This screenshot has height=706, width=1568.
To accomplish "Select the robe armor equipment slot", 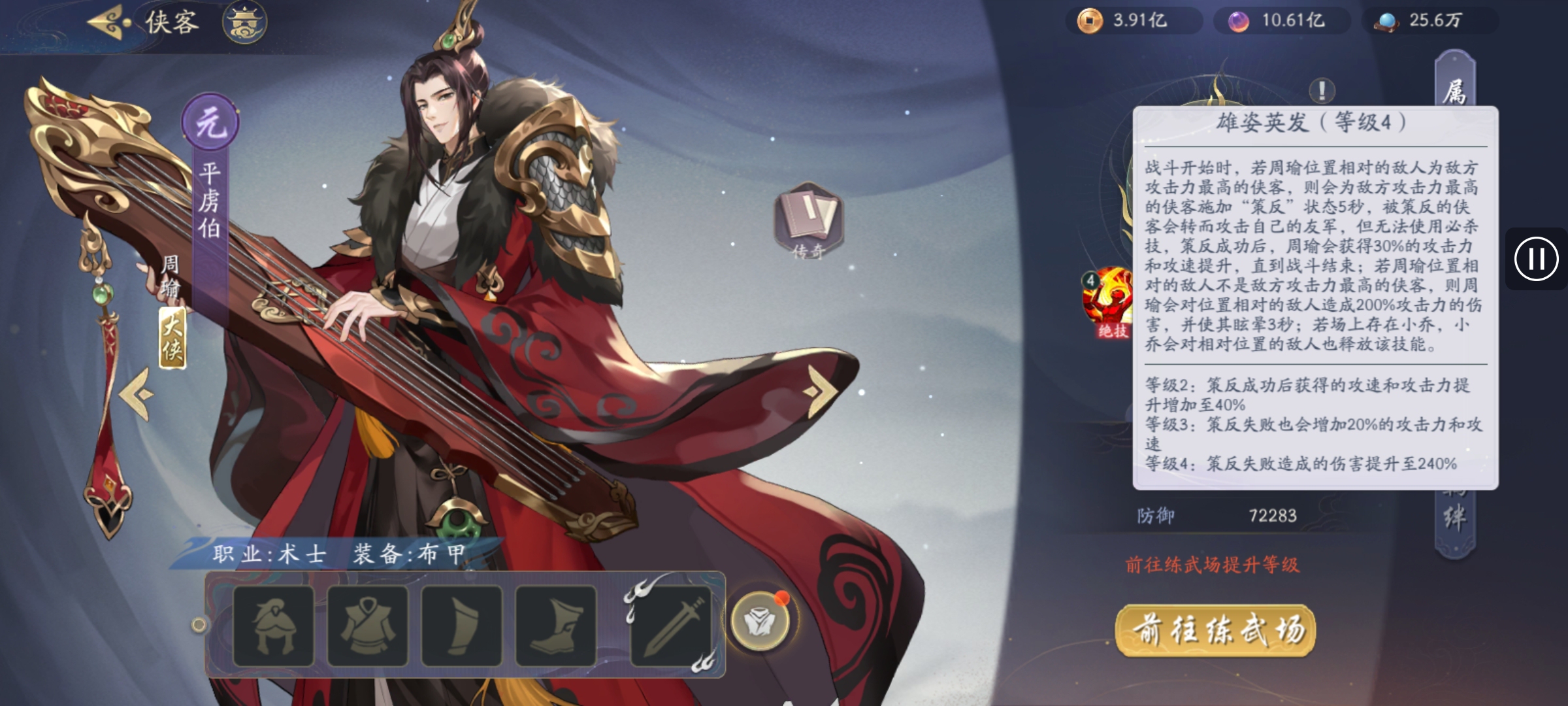I will pos(367,626).
